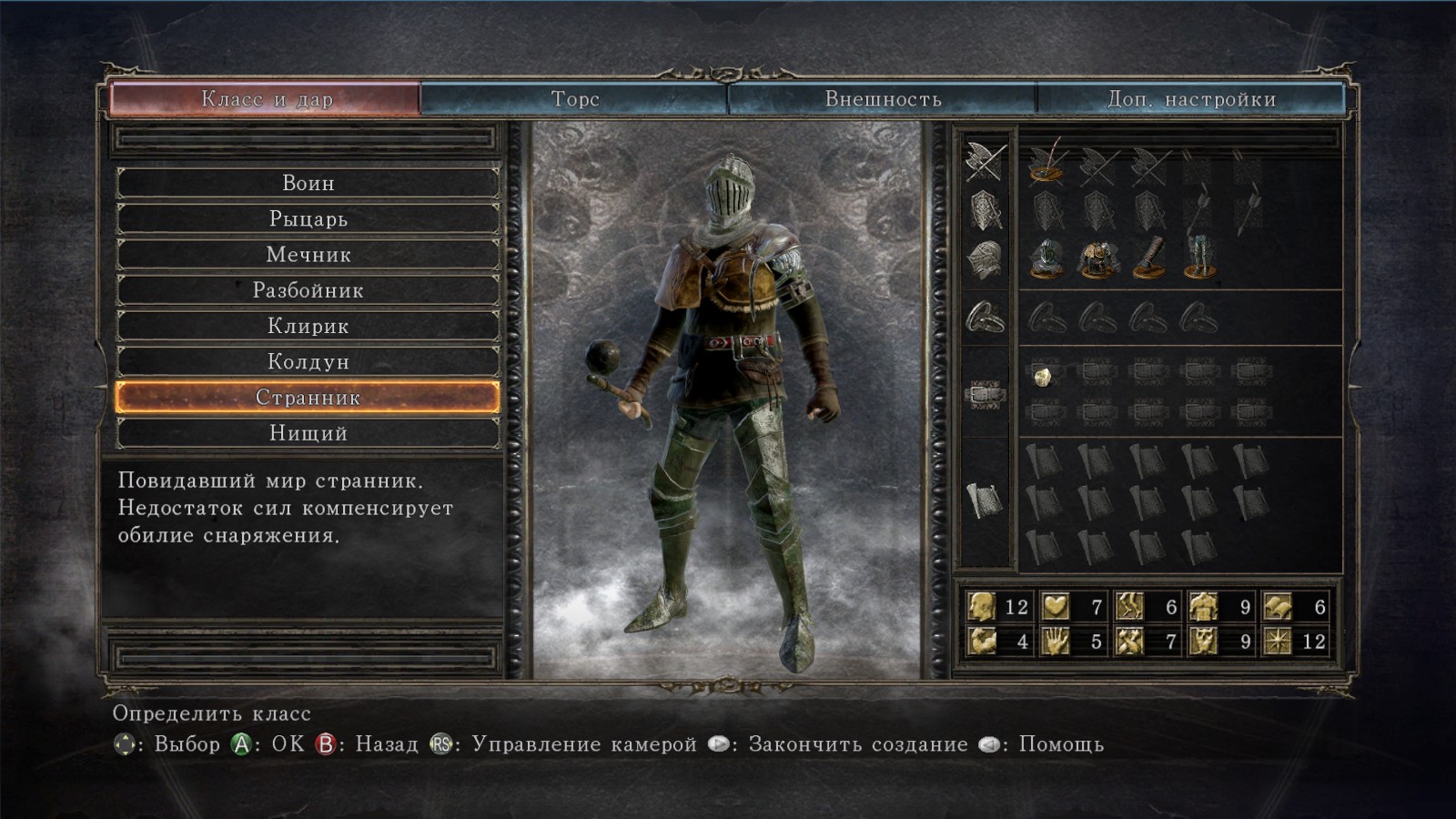
Task: Click the highlighted Странник class
Action: (x=308, y=398)
